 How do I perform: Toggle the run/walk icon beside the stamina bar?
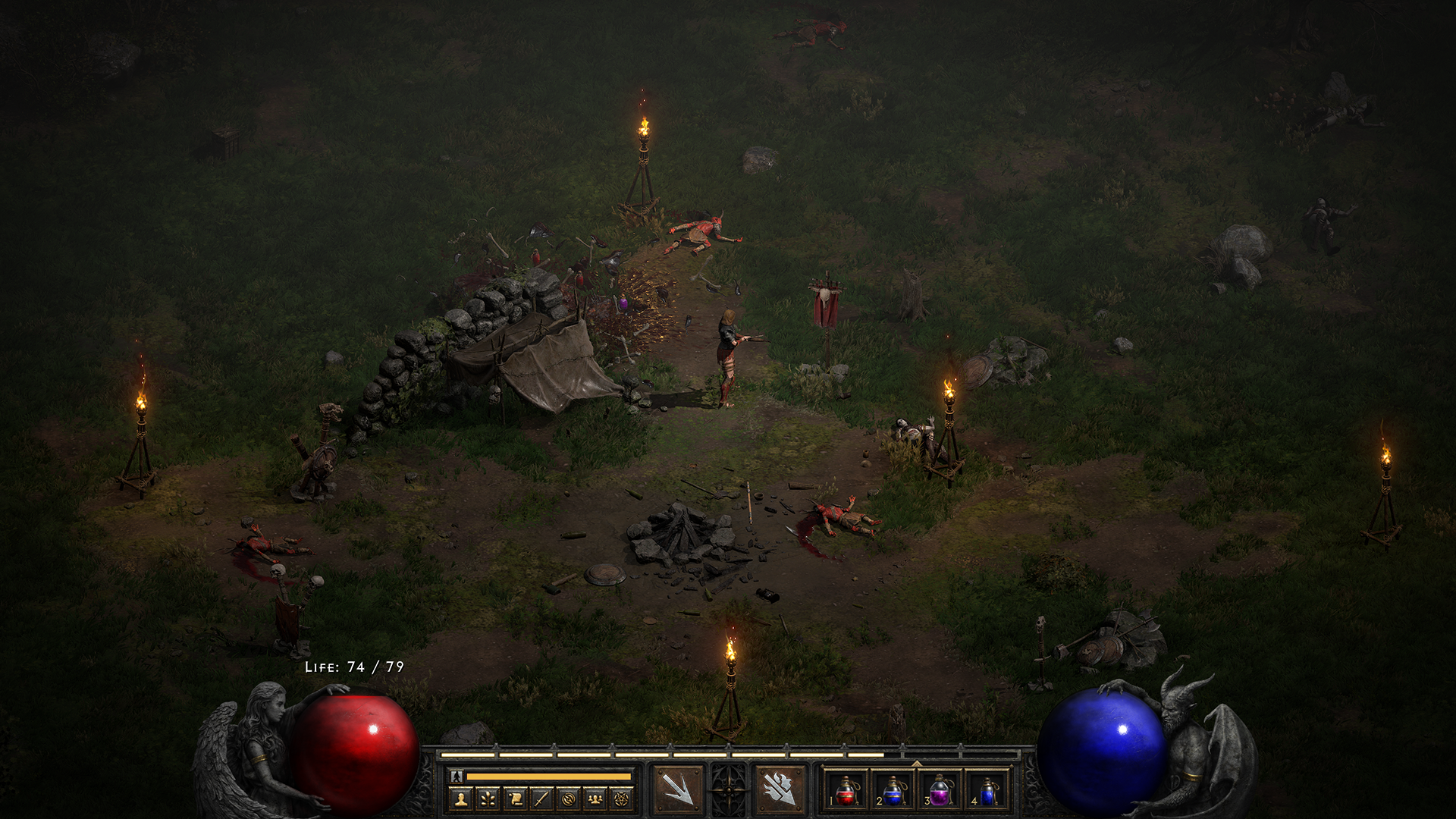pos(457,777)
